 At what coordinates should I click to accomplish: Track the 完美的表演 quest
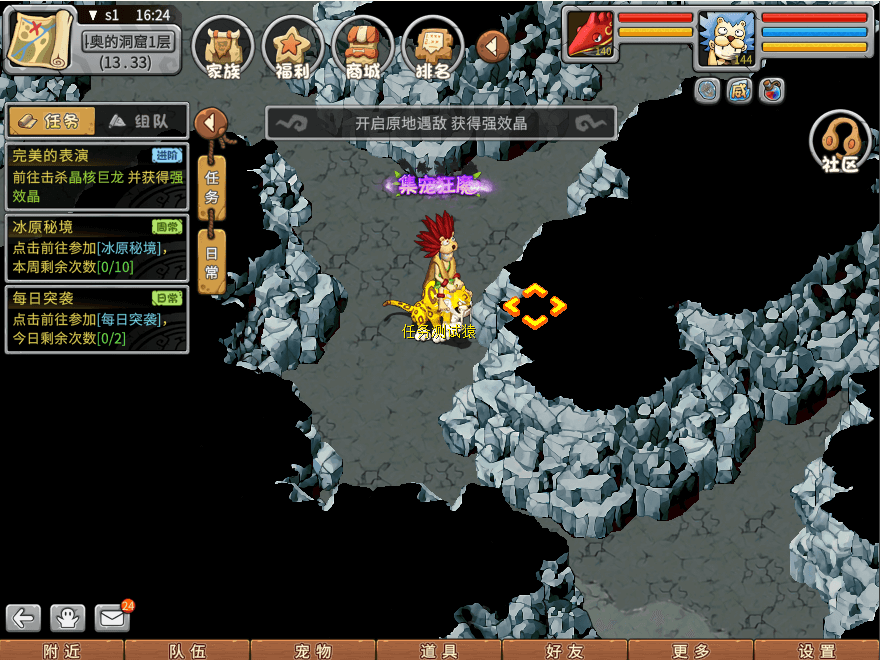click(x=96, y=176)
